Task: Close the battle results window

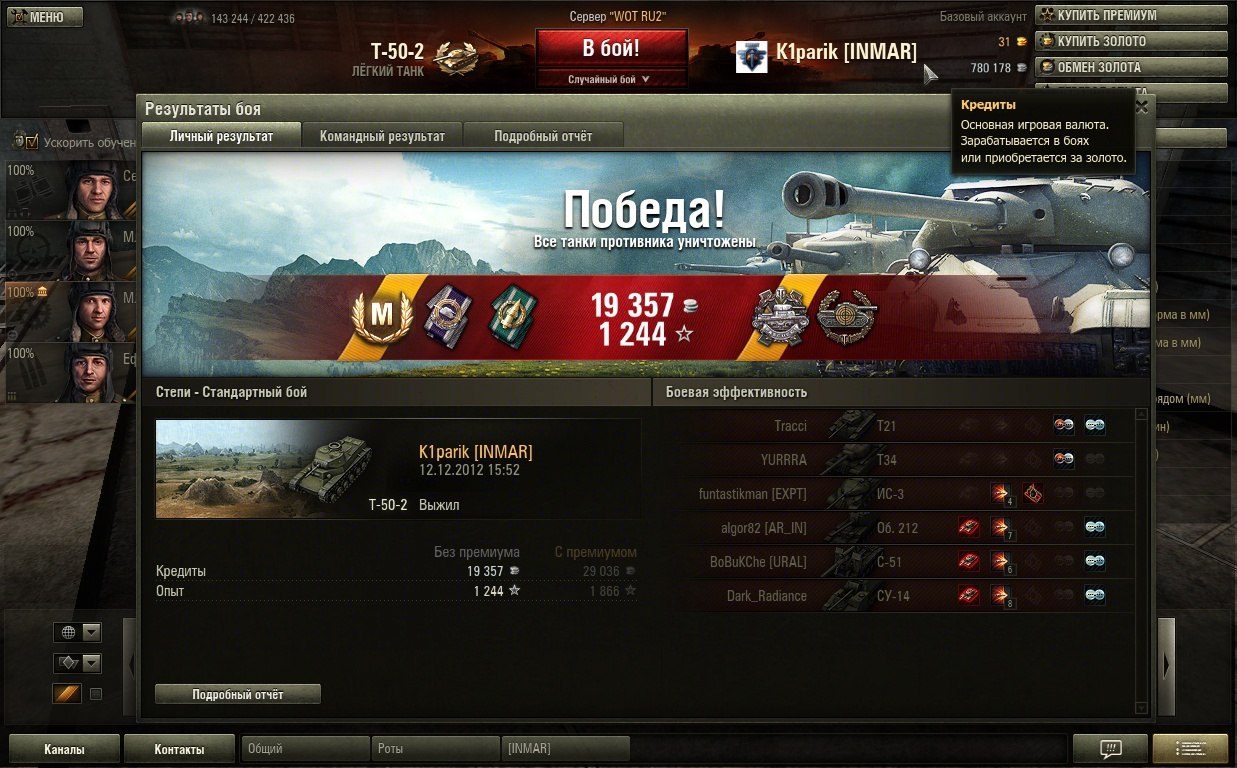Action: [x=1142, y=106]
